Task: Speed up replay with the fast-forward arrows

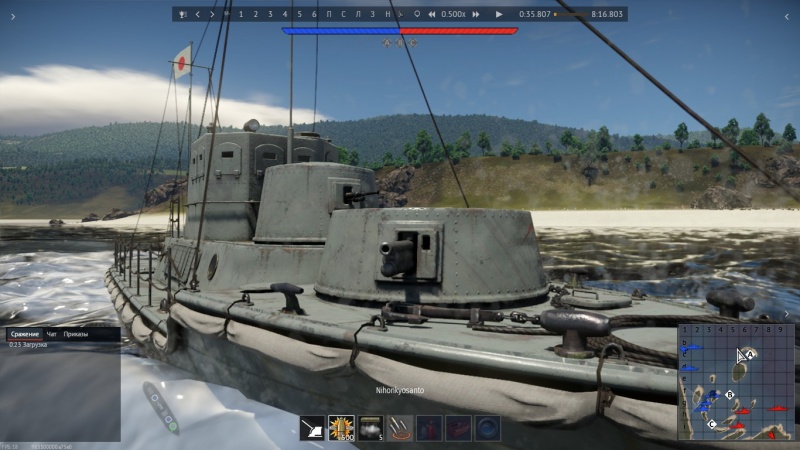Action: tap(476, 15)
